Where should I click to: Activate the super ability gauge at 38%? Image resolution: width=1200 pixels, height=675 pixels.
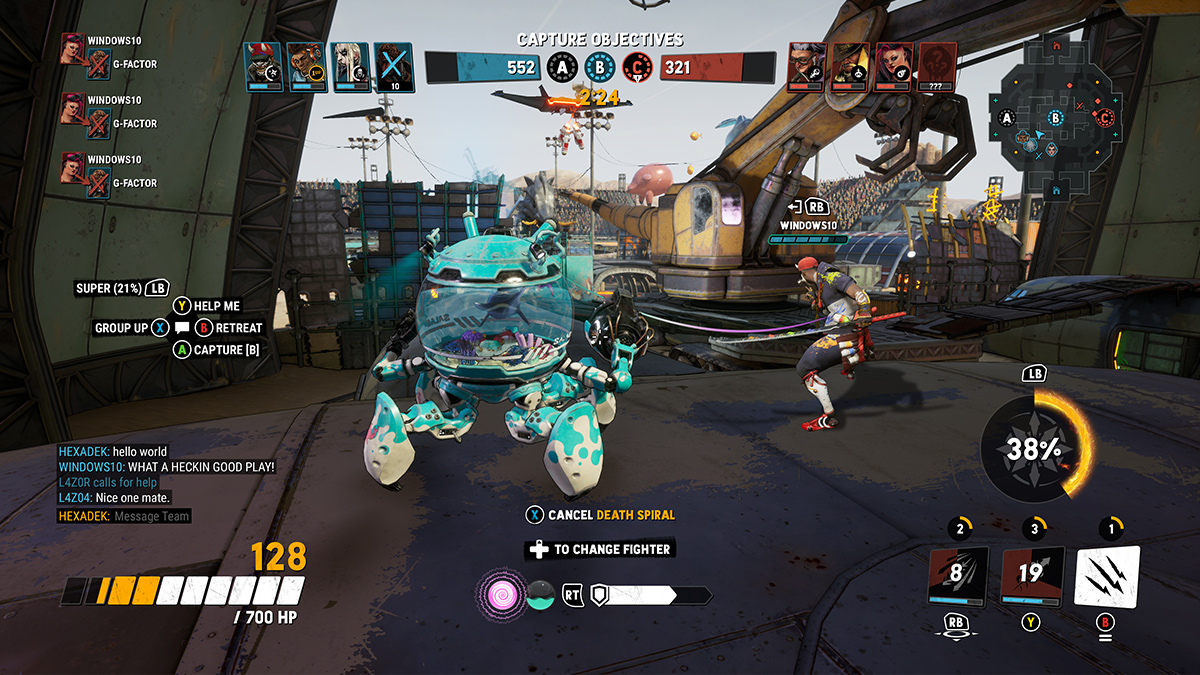point(1034,449)
